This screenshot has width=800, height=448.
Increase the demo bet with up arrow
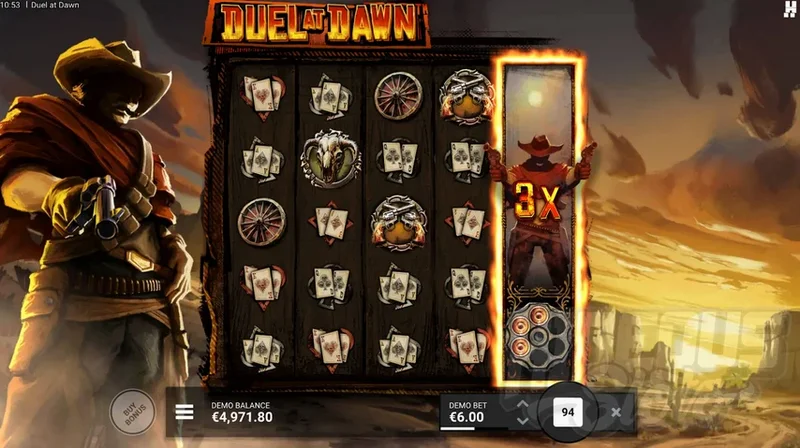click(x=522, y=404)
